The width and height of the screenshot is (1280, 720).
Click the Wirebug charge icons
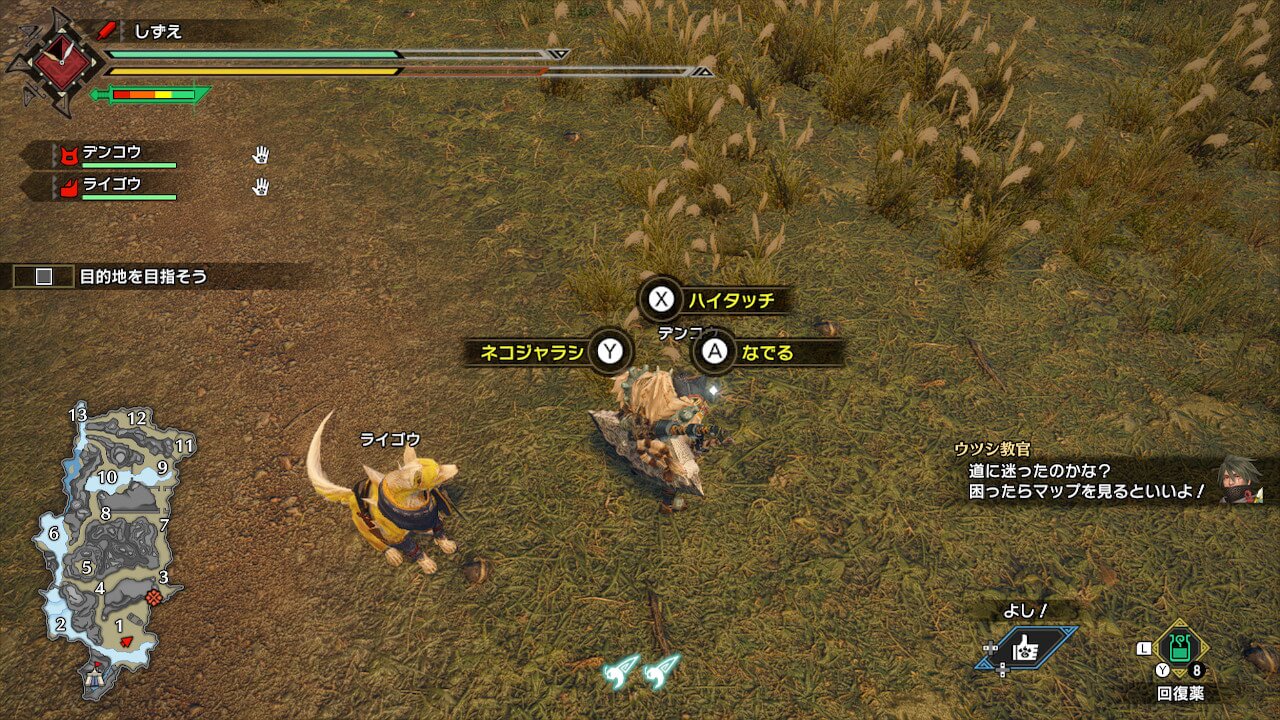[x=641, y=671]
